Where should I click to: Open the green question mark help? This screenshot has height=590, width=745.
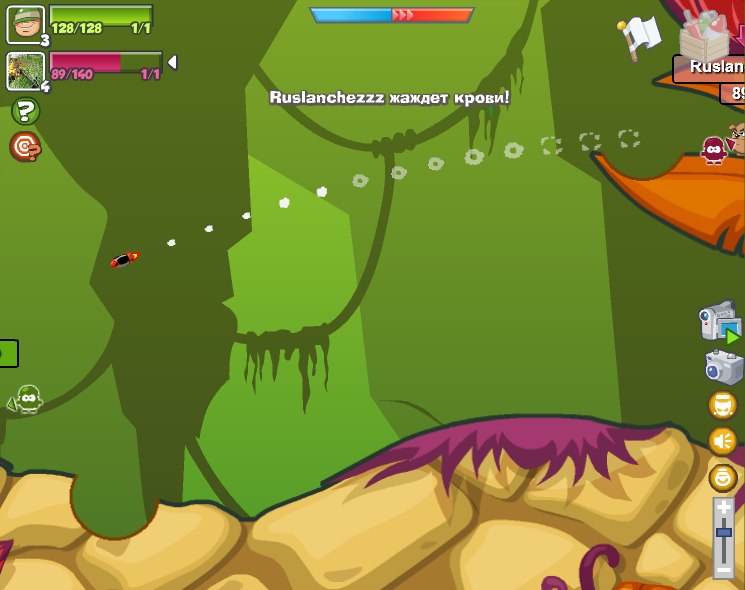pos(25,112)
